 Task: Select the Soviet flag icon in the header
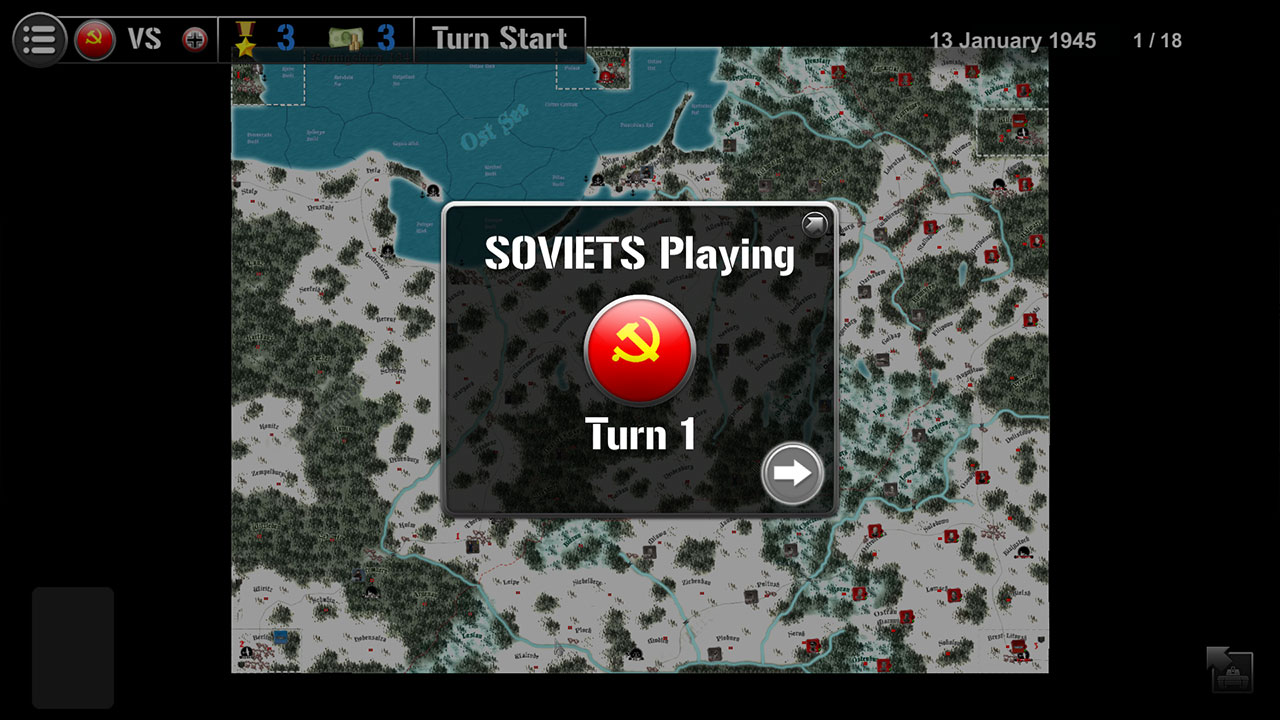click(97, 39)
